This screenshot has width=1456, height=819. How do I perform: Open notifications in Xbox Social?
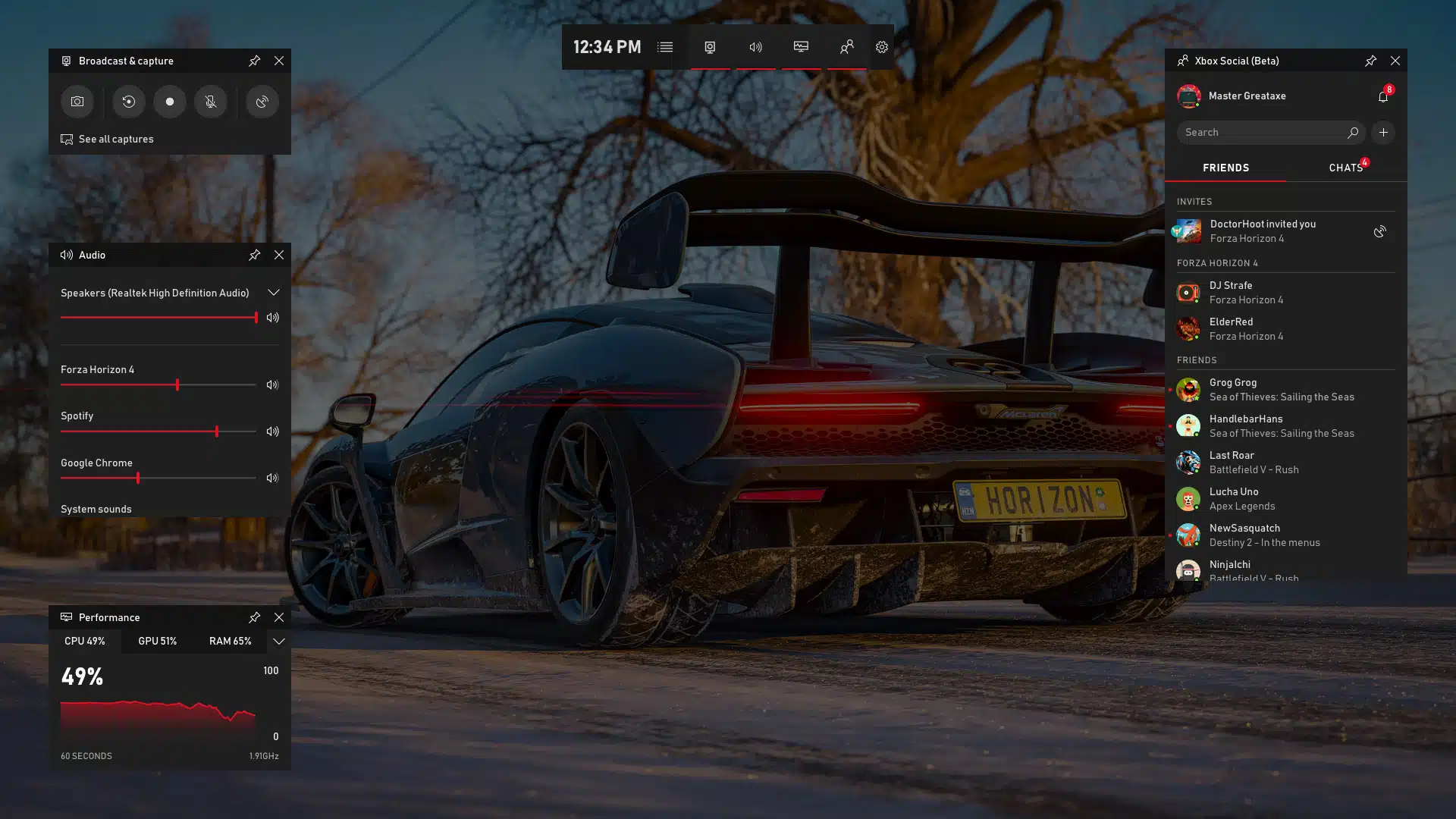[1383, 96]
